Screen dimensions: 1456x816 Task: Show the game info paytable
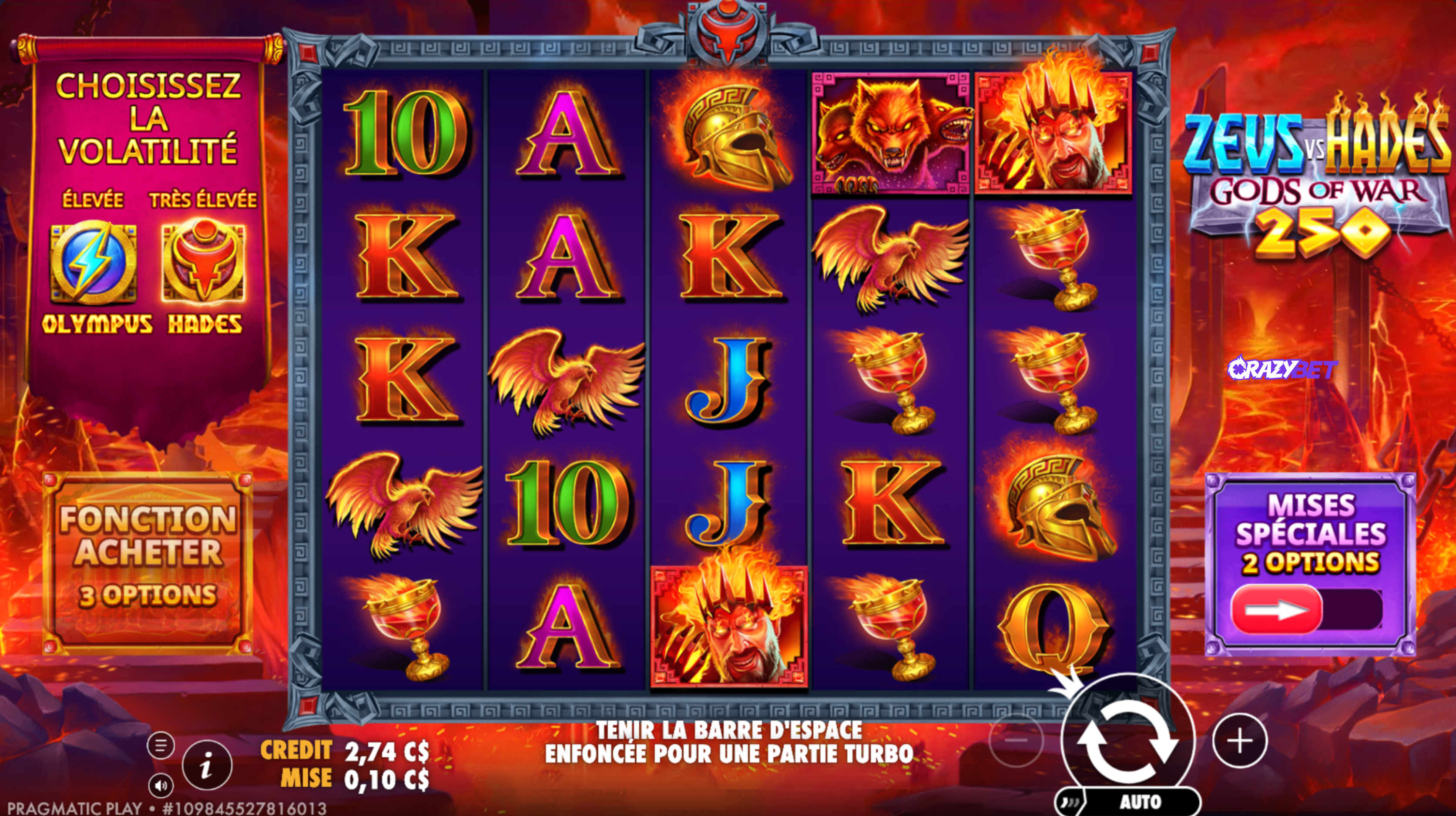point(207,766)
